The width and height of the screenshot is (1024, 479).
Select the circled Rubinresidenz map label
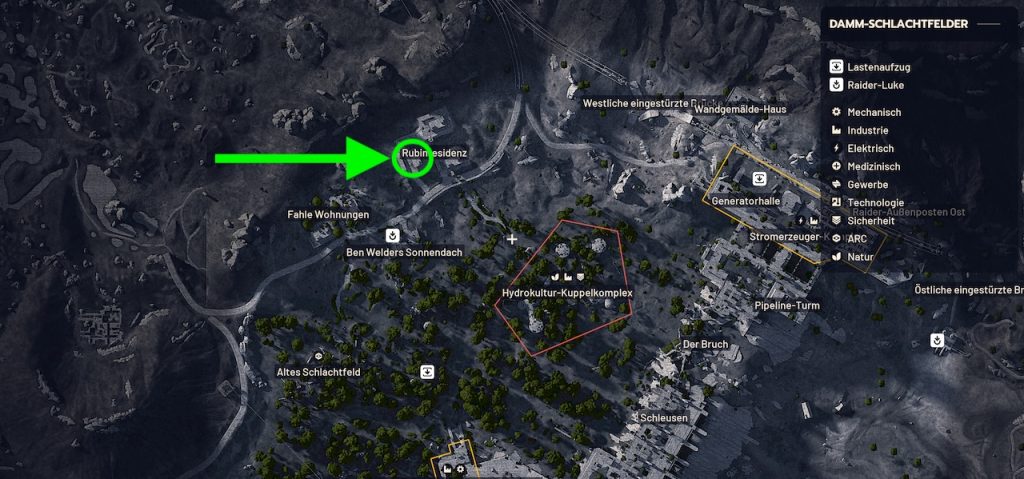(434, 153)
